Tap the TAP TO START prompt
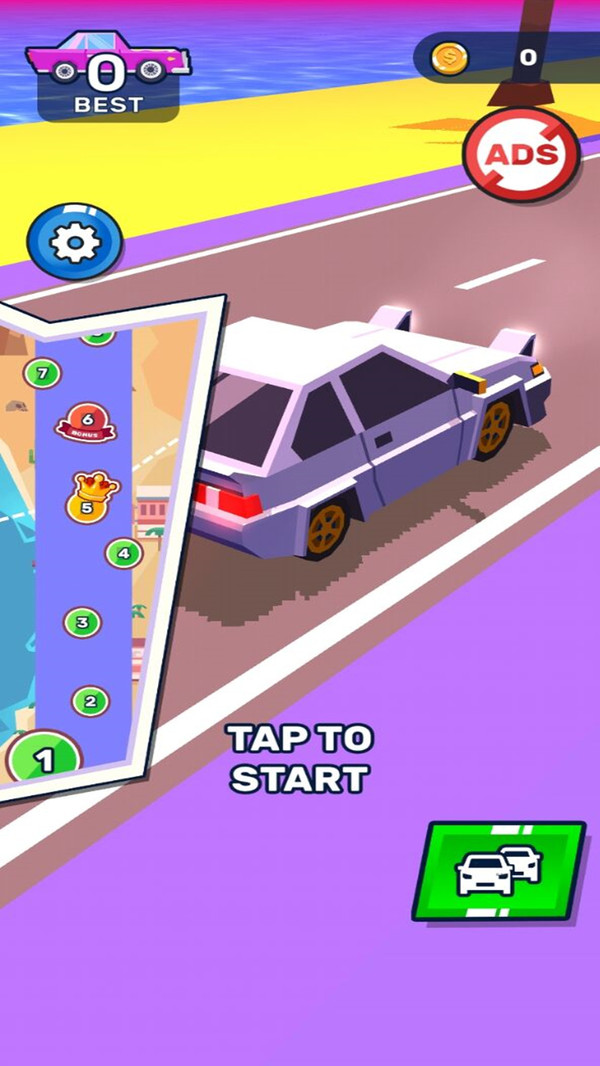Viewport: 600px width, 1066px height. [x=299, y=758]
